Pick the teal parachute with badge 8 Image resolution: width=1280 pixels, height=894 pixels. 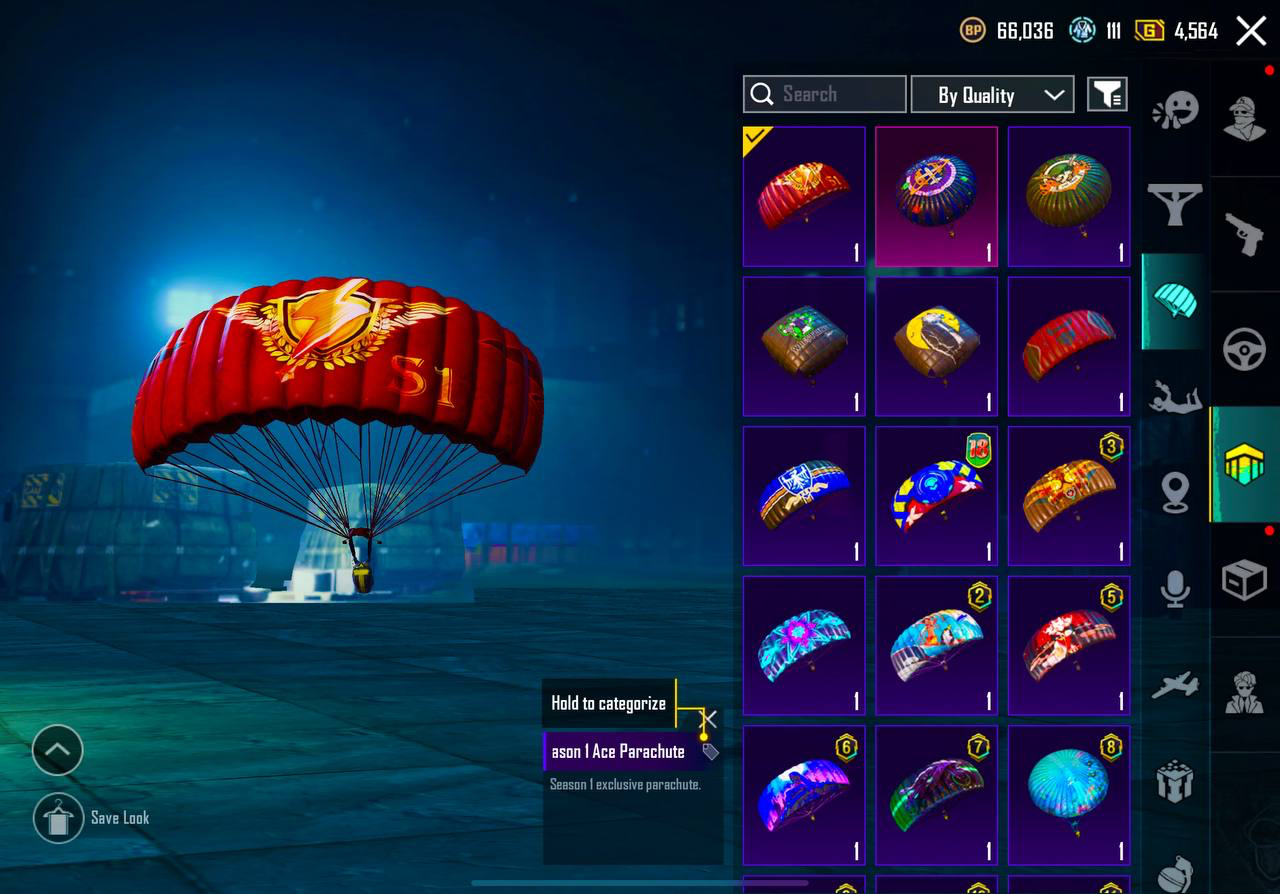pos(1068,794)
